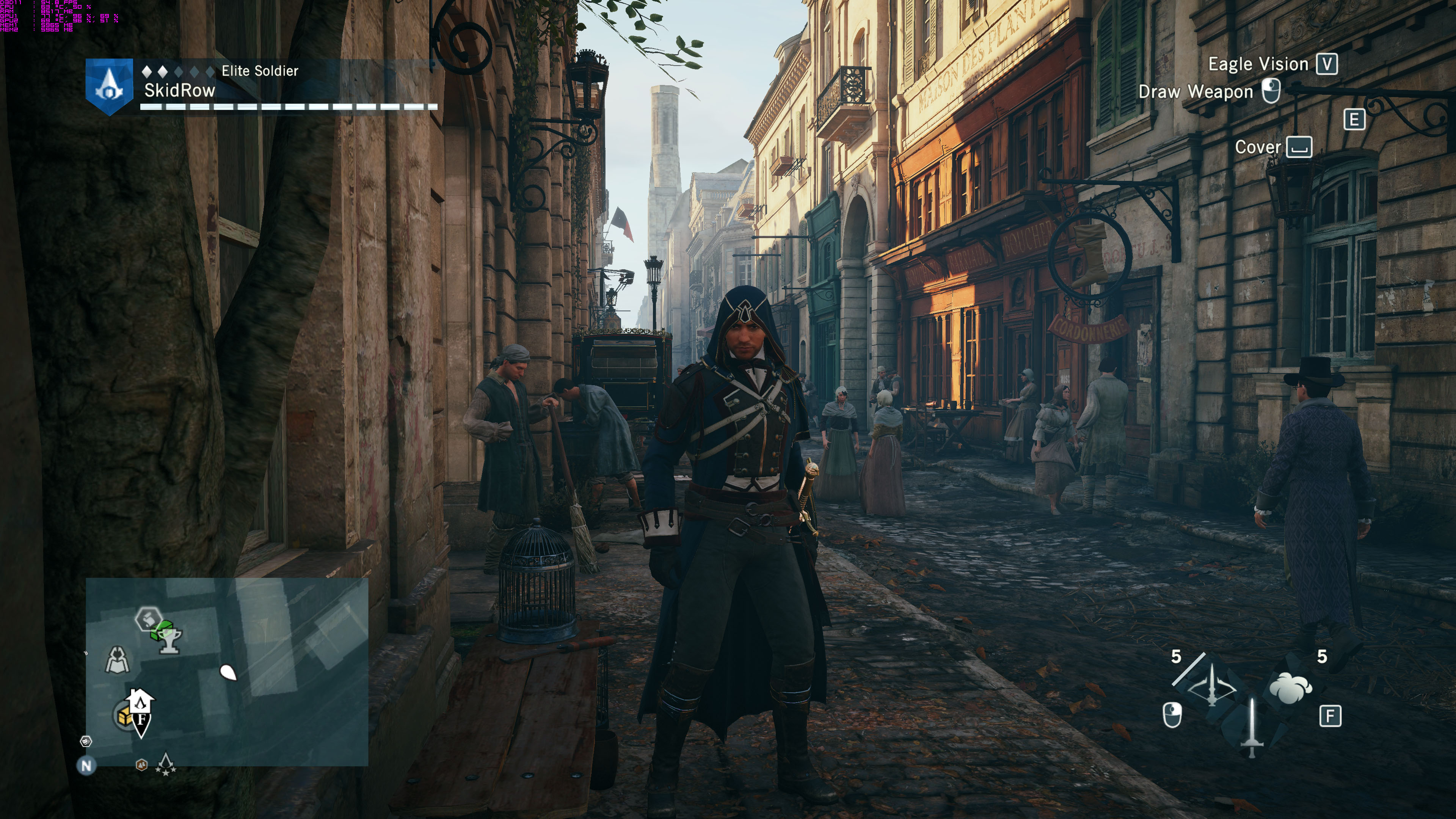Click the three-star assassin mission marker
Screen dimensions: 1456x819
tap(166, 764)
